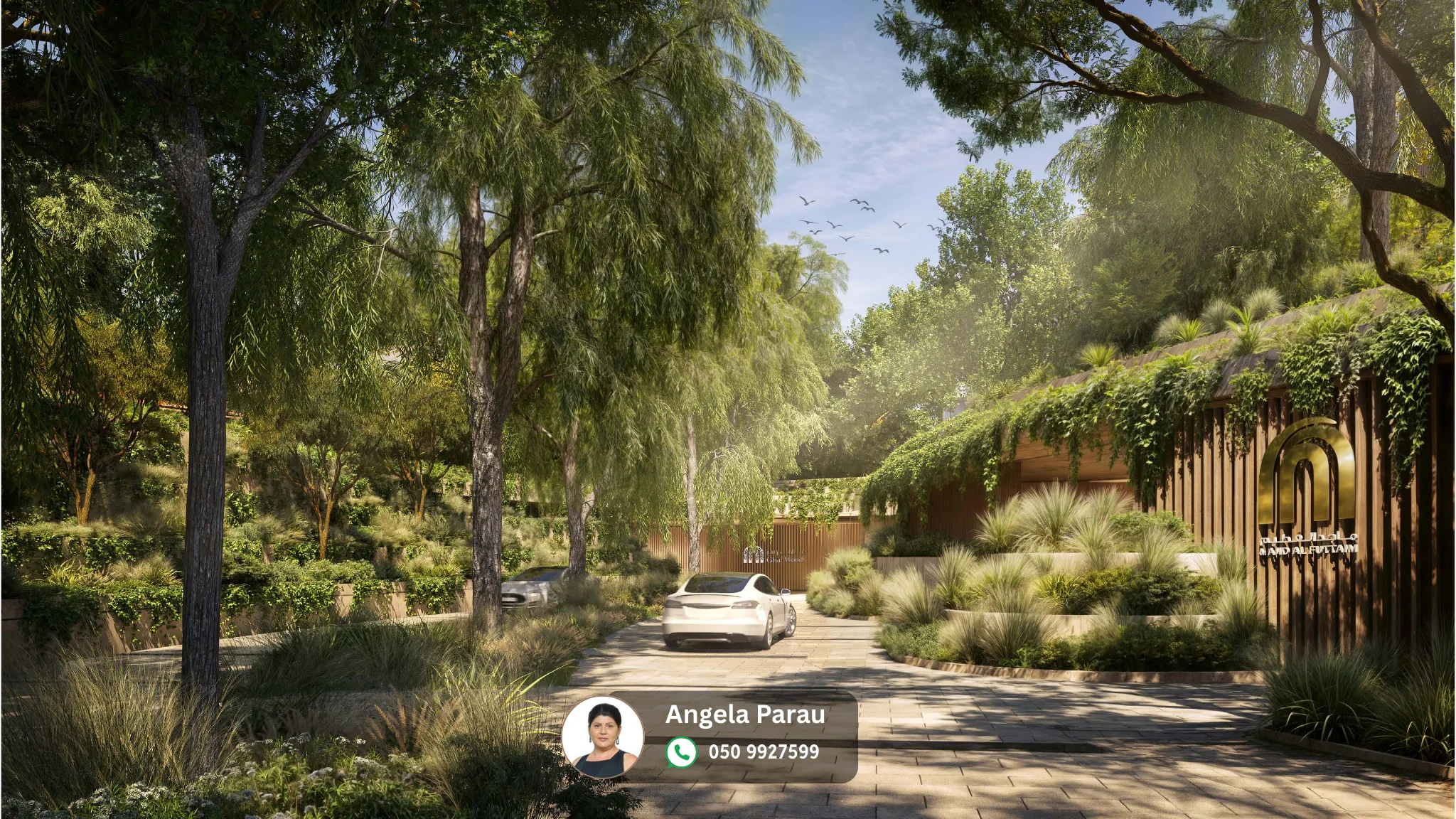Viewport: 1456px width, 819px height.
Task: Open Angela Parau's profile photo
Action: [603, 737]
